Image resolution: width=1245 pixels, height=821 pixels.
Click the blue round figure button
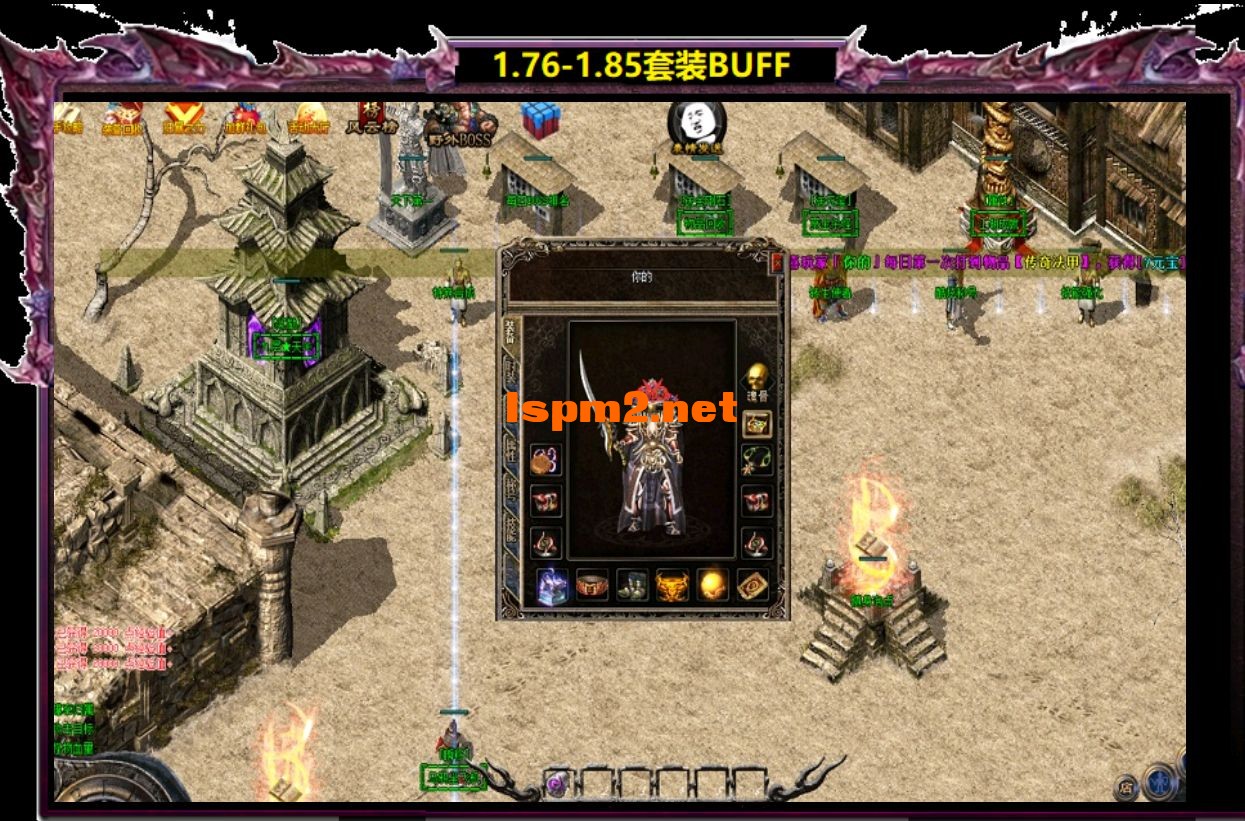pos(1160,780)
